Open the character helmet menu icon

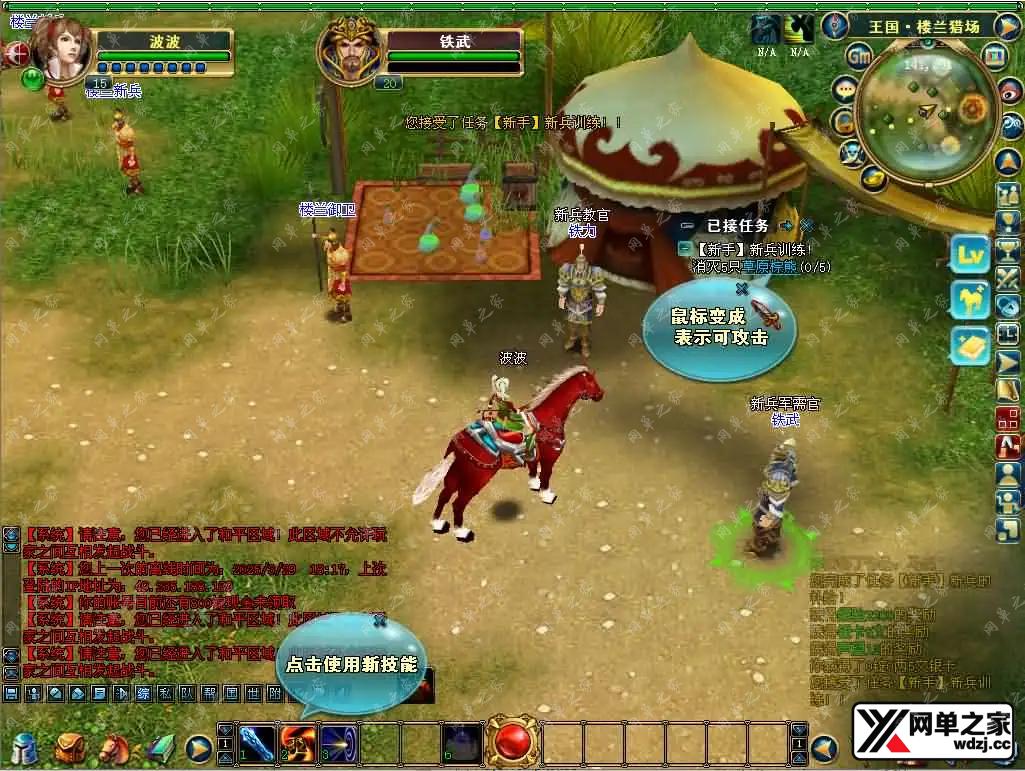[24, 748]
